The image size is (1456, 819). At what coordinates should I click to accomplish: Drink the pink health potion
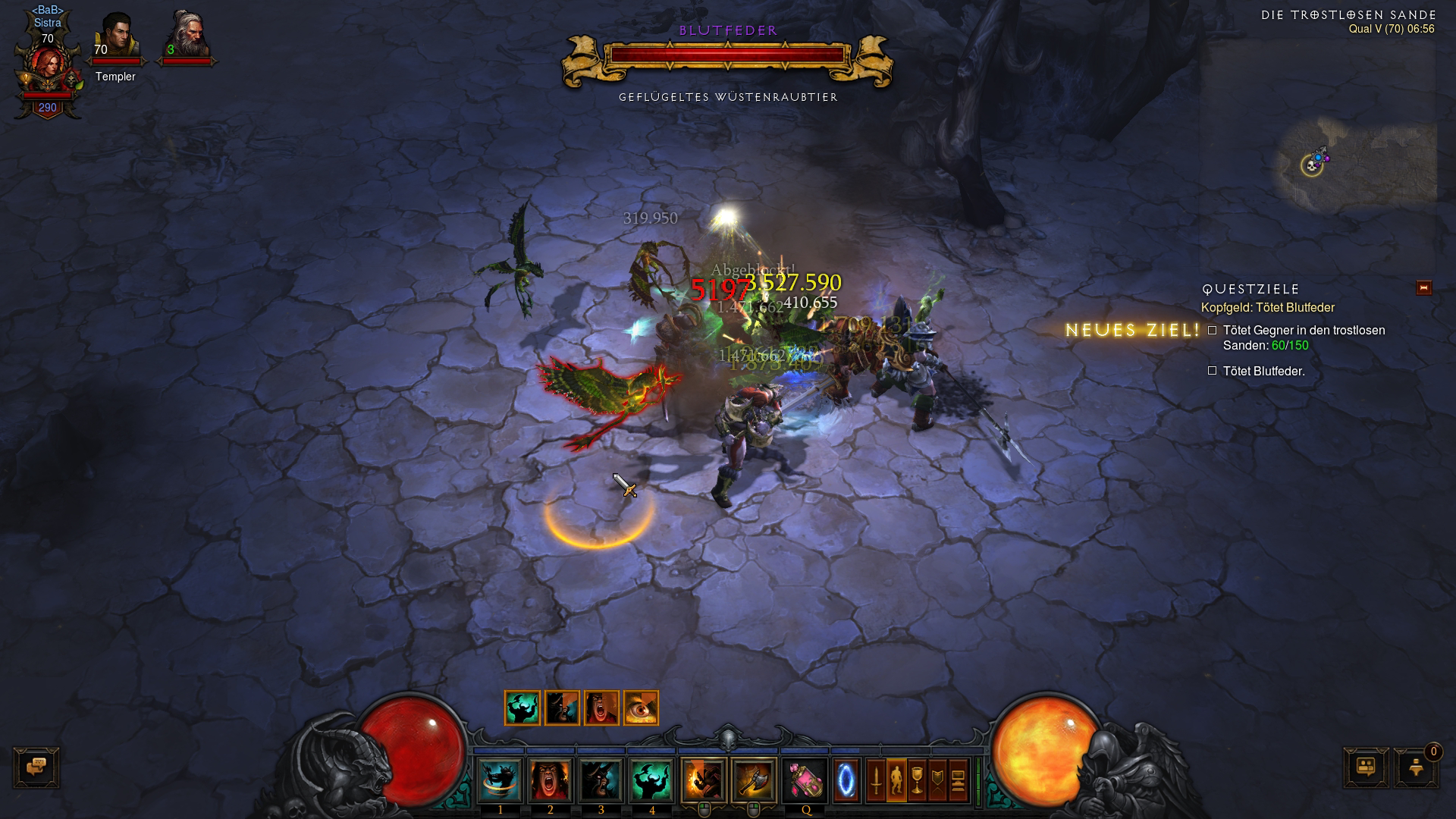coord(805,780)
